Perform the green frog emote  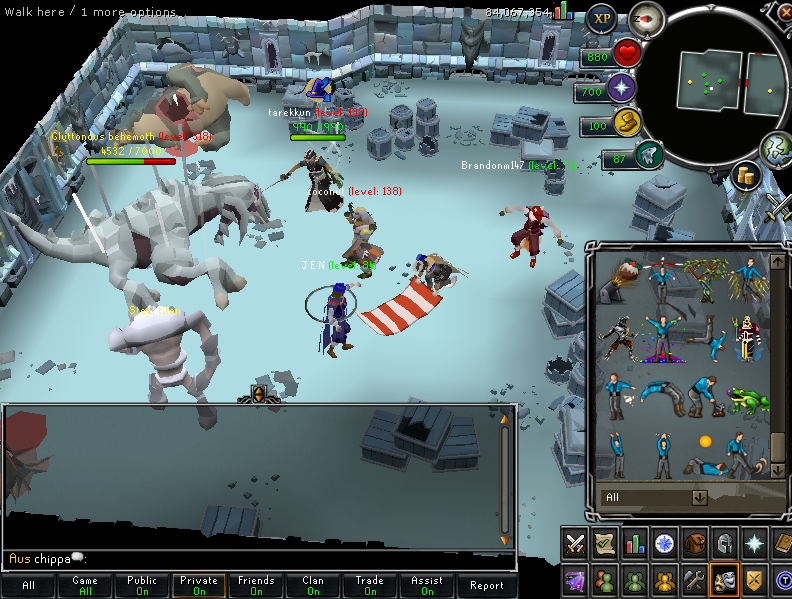748,400
